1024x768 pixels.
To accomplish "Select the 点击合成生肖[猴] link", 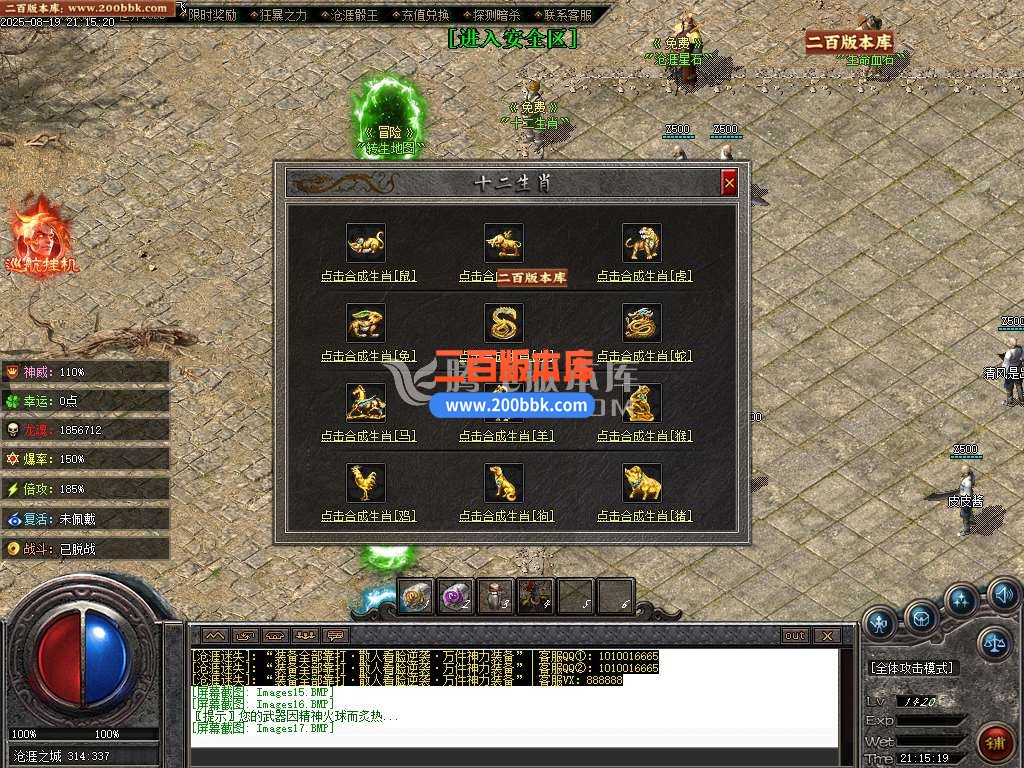I will point(644,436).
